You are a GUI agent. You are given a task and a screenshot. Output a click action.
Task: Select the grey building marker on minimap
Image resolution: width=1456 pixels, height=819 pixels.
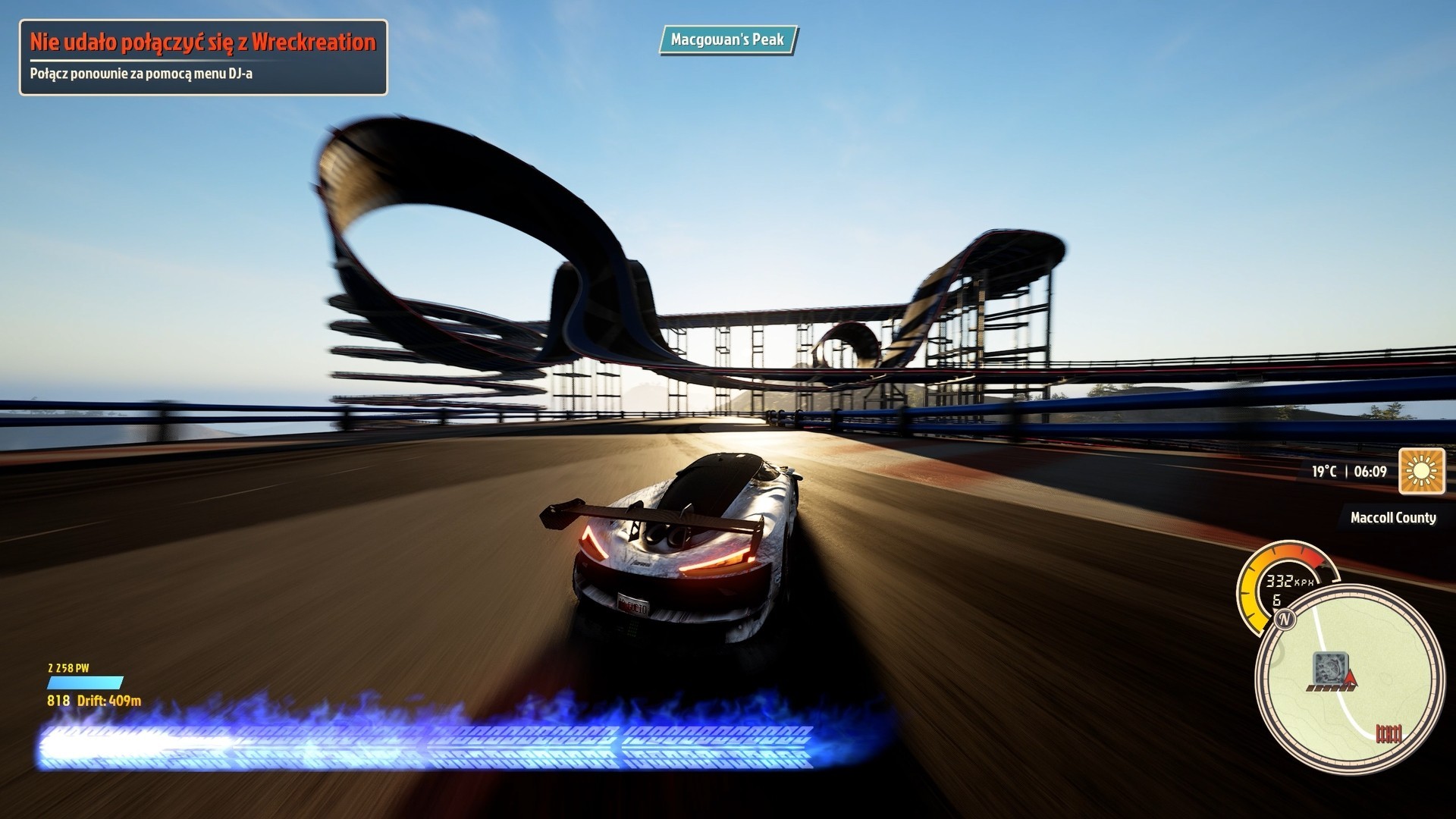point(1331,667)
